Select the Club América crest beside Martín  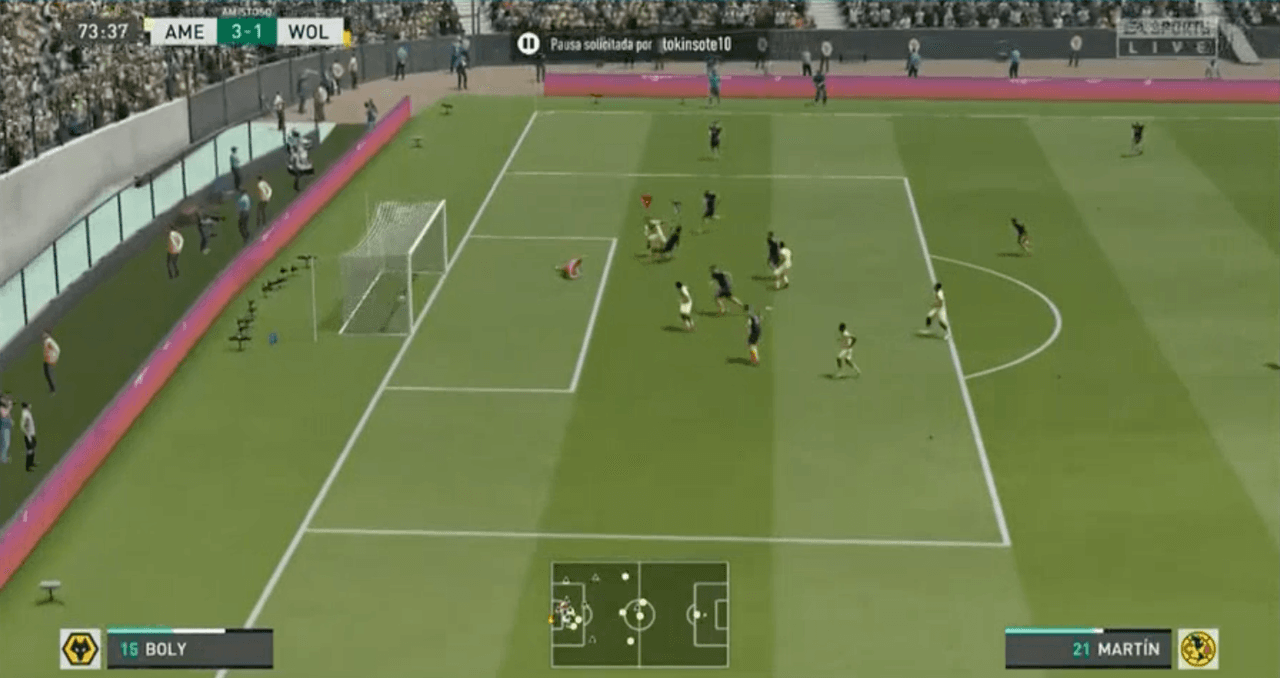click(1197, 649)
